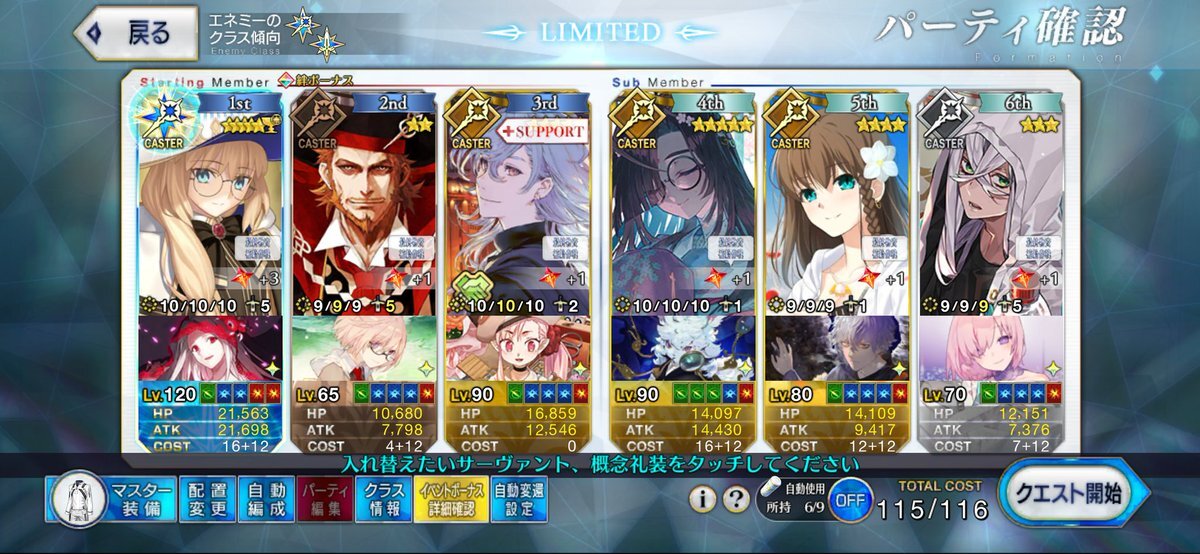Show the info 'i' icon details
Image resolution: width=1200 pixels, height=554 pixels.
coord(703,499)
